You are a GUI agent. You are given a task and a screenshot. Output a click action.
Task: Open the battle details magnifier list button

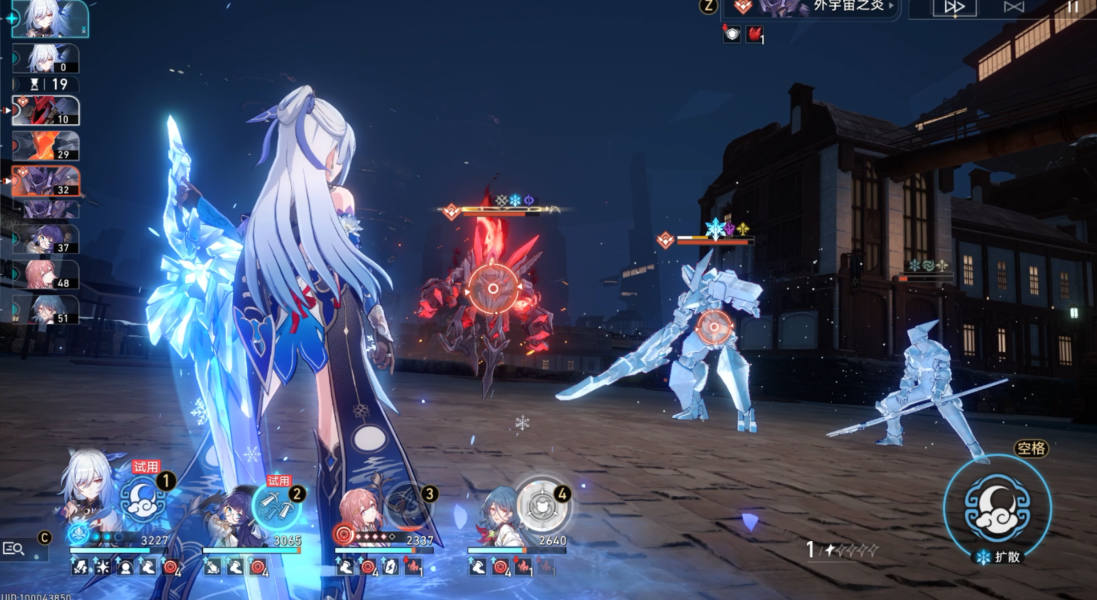pyautogui.click(x=14, y=549)
